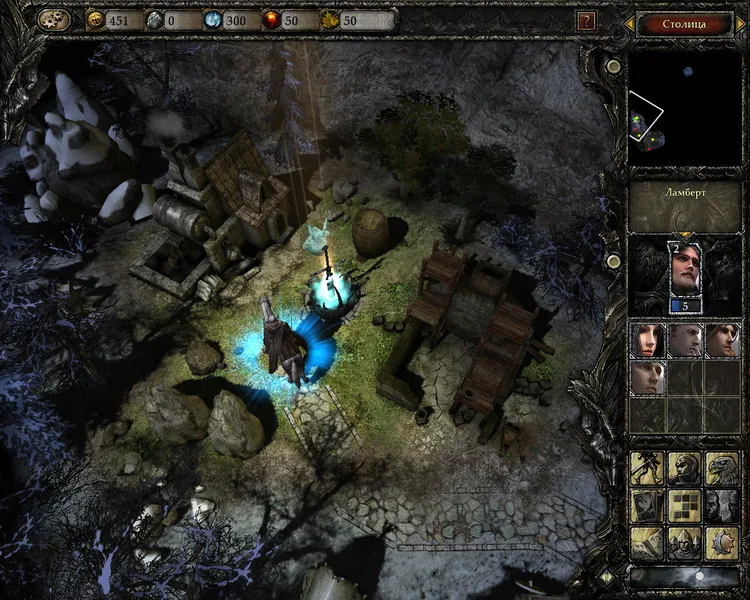Click the helmeted soldier command icon
The width and height of the screenshot is (750, 600).
tap(684, 466)
